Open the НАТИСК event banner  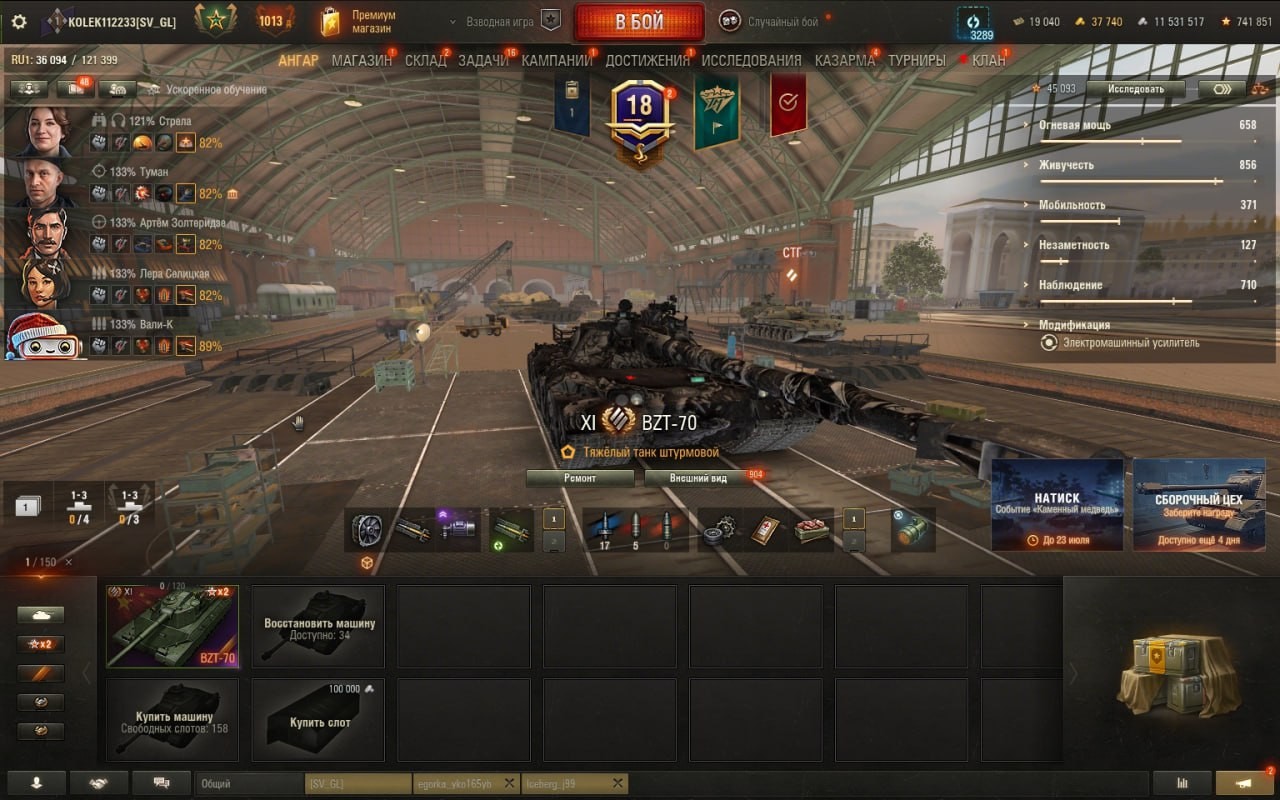pyautogui.click(x=1056, y=505)
